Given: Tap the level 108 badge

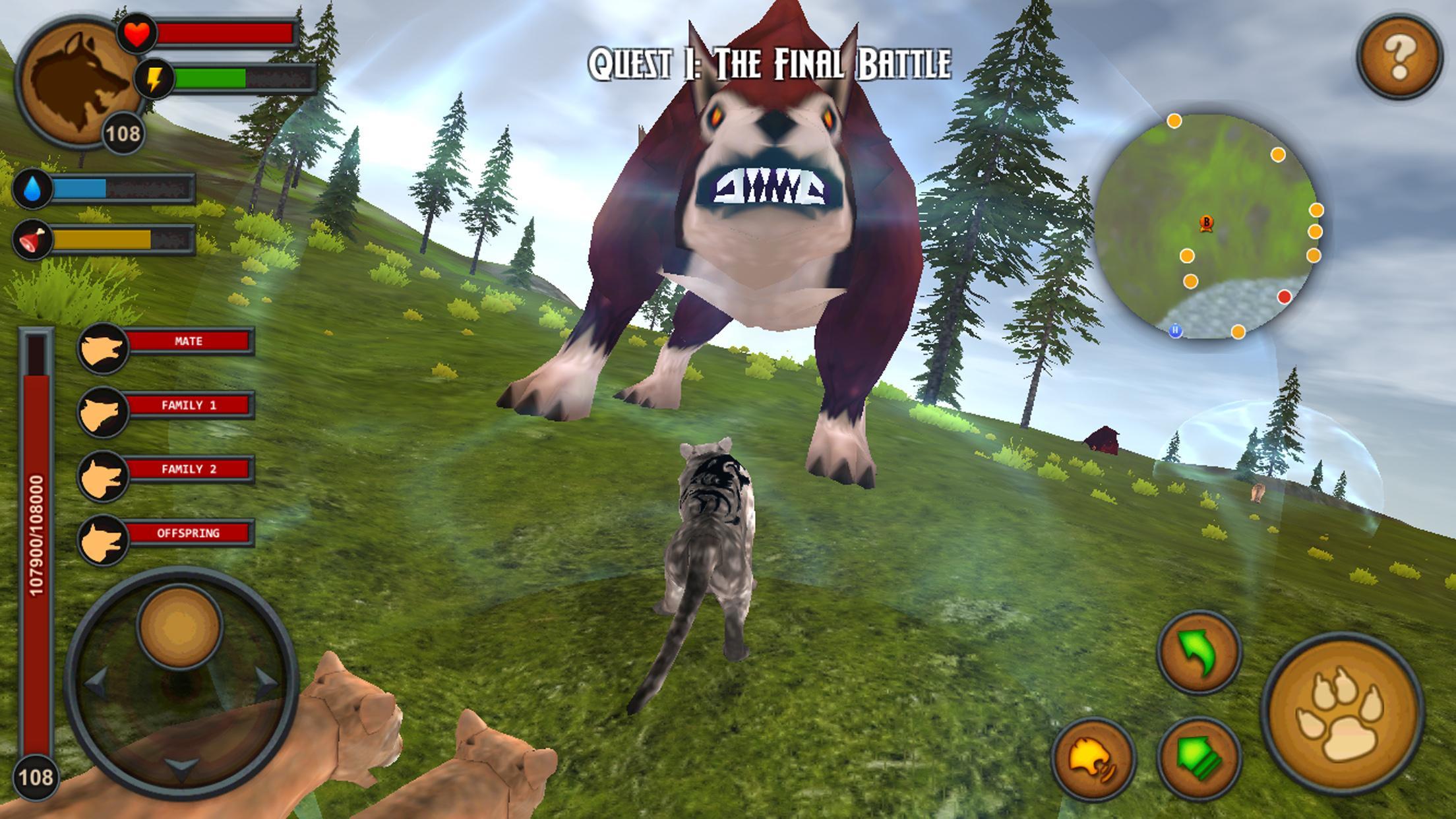Looking at the screenshot, I should pos(123,133).
